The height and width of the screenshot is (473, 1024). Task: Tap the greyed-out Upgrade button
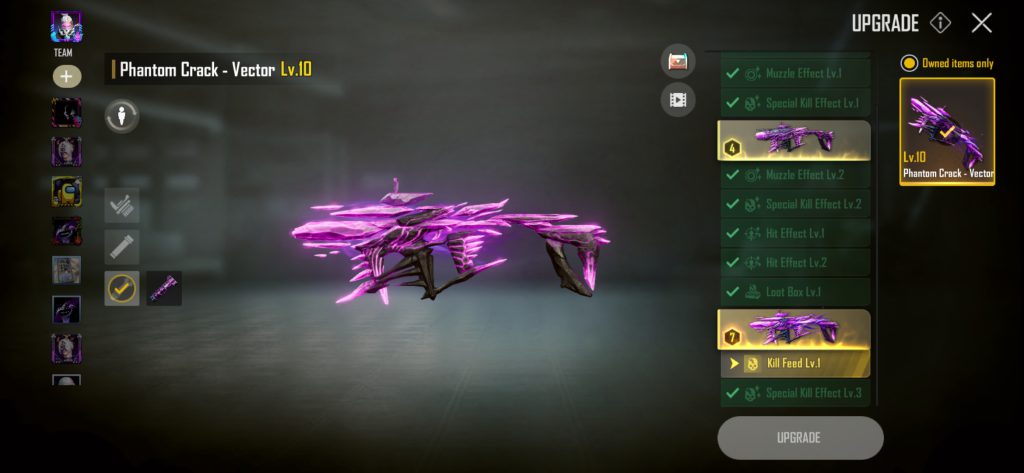tap(800, 437)
